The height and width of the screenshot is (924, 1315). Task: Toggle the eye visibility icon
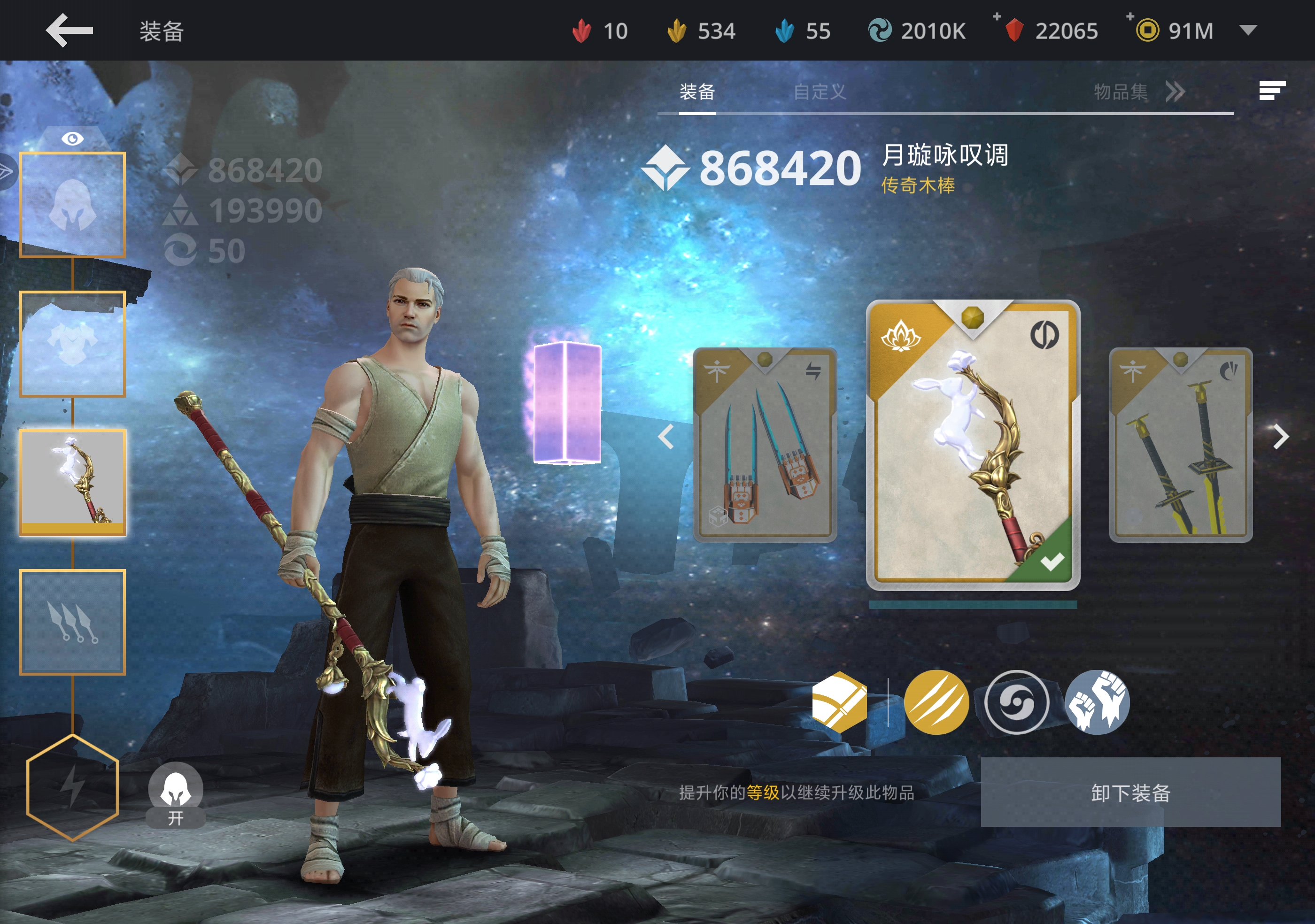pyautogui.click(x=72, y=139)
